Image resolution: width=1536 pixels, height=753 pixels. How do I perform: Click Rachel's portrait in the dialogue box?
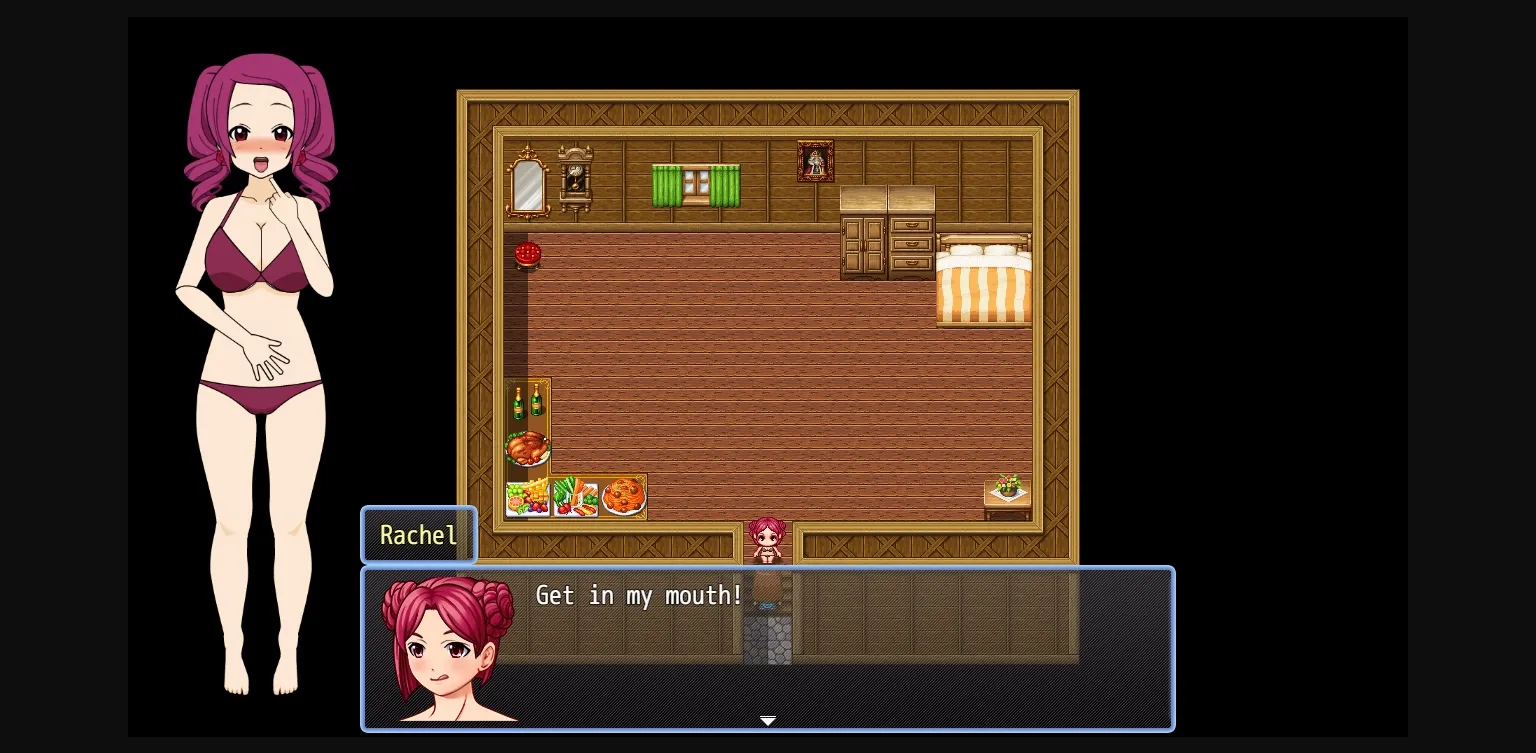tap(447, 648)
